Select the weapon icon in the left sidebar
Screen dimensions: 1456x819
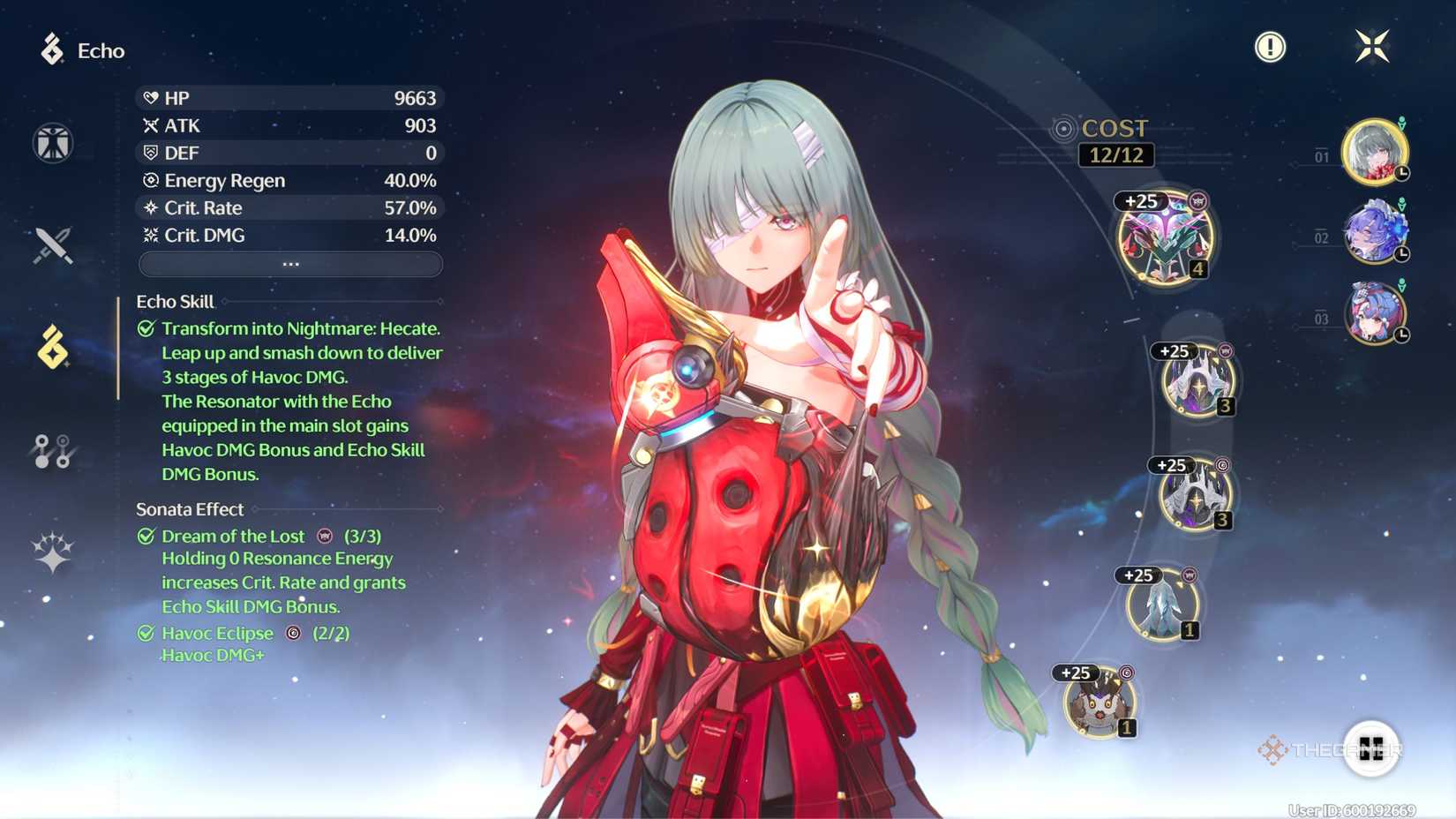[x=53, y=245]
